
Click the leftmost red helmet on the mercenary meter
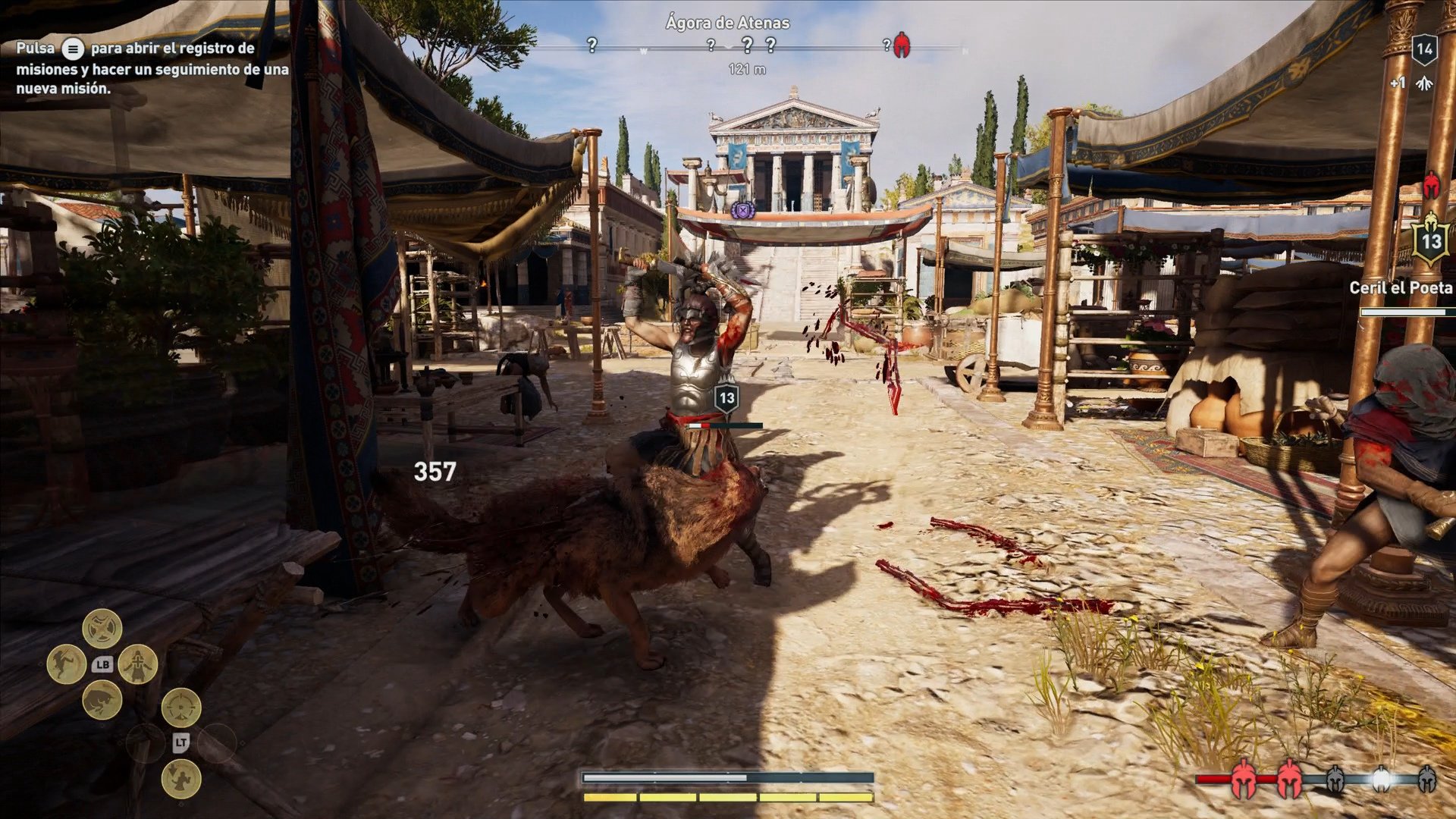[x=1243, y=779]
